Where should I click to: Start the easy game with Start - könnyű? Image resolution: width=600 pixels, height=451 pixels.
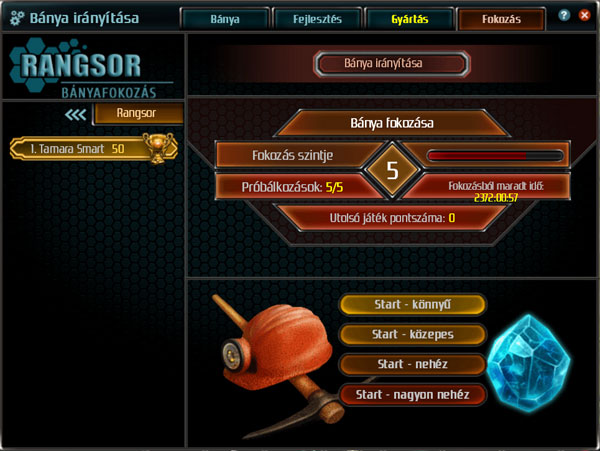tap(413, 304)
